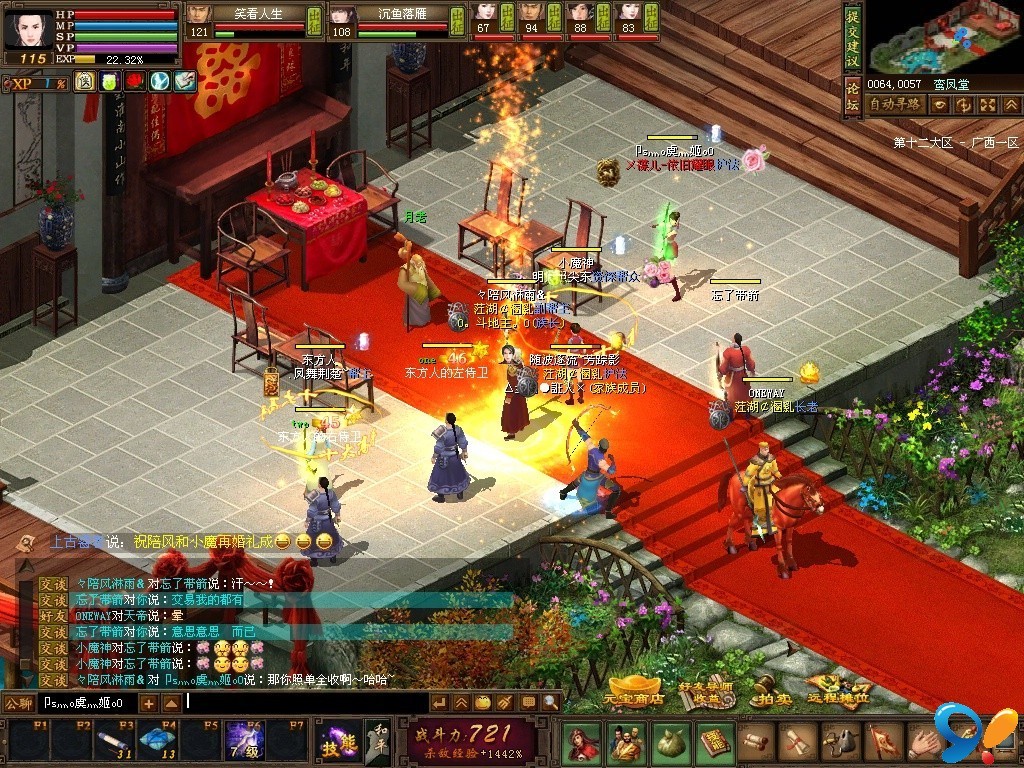Click the player character portrait
Screen dimensions: 1024x768
[28, 28]
